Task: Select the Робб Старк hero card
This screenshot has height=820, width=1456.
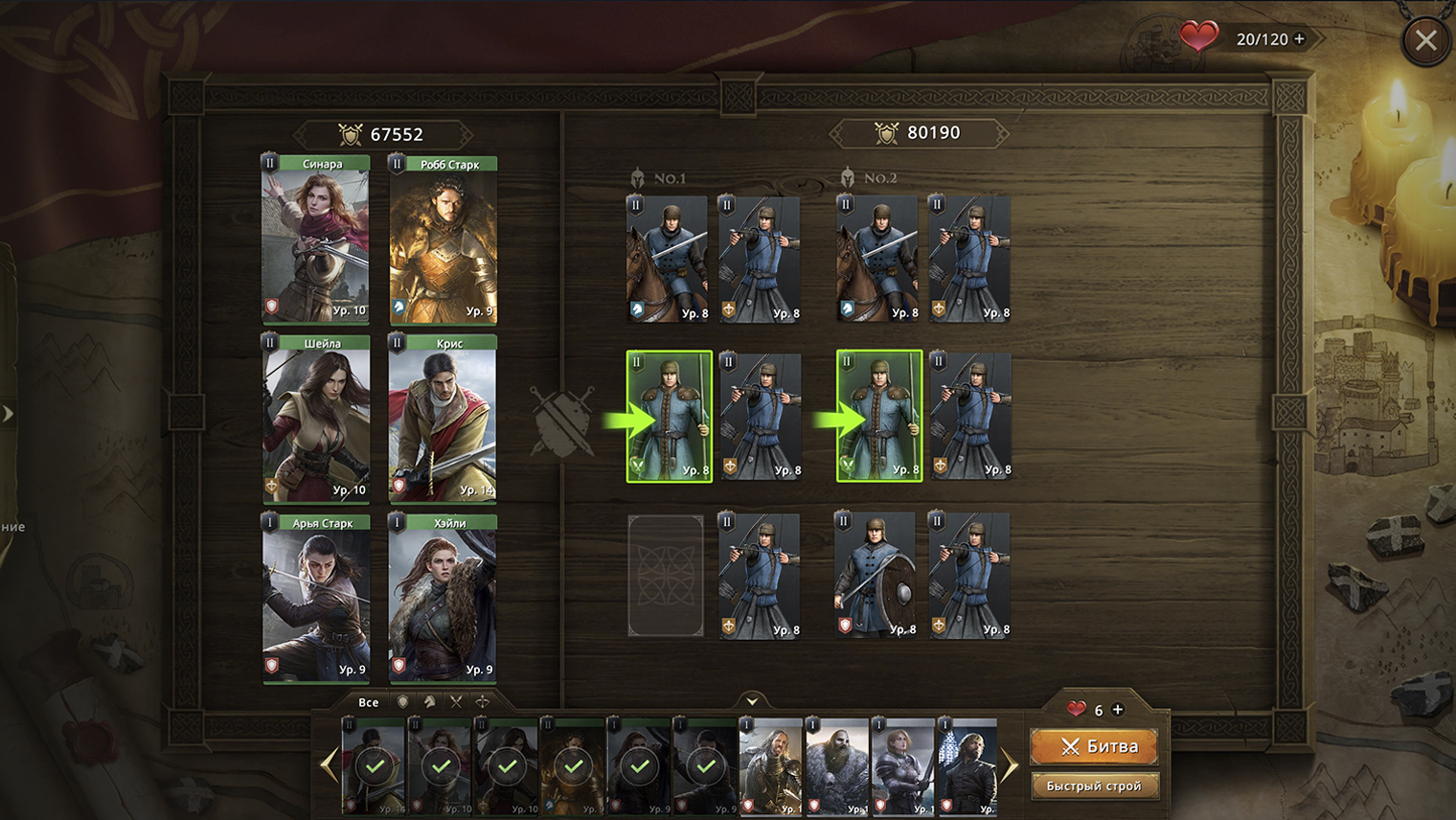Action: point(443,239)
